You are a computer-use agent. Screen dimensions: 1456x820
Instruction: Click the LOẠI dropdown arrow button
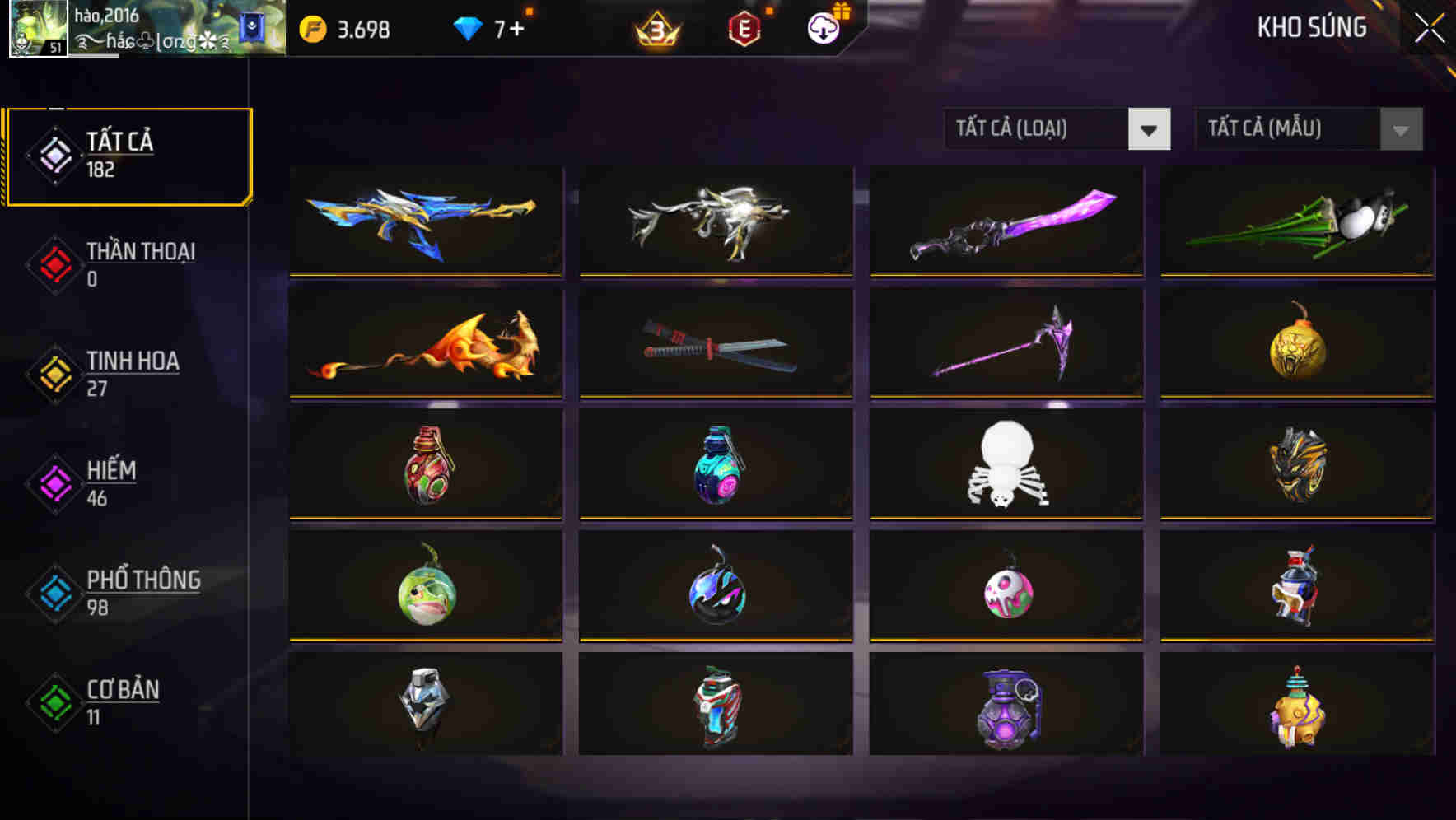point(1150,129)
